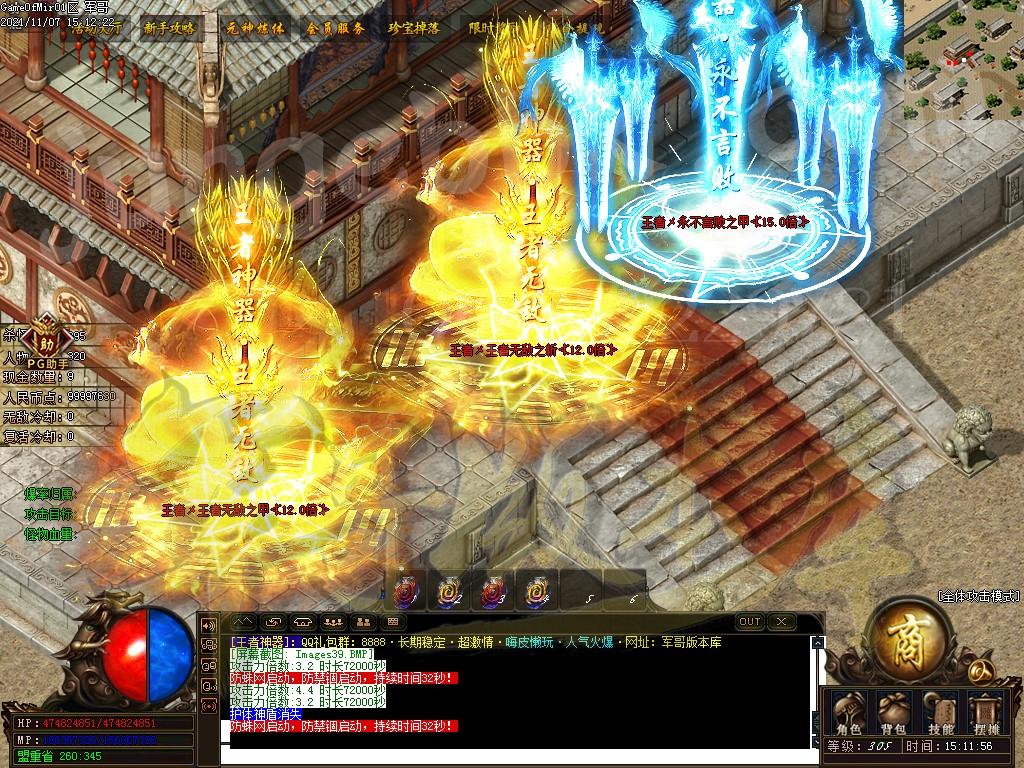Open the 新手攻略 beginner guide menu
Viewport: 1024px width, 768px height.
[169, 28]
